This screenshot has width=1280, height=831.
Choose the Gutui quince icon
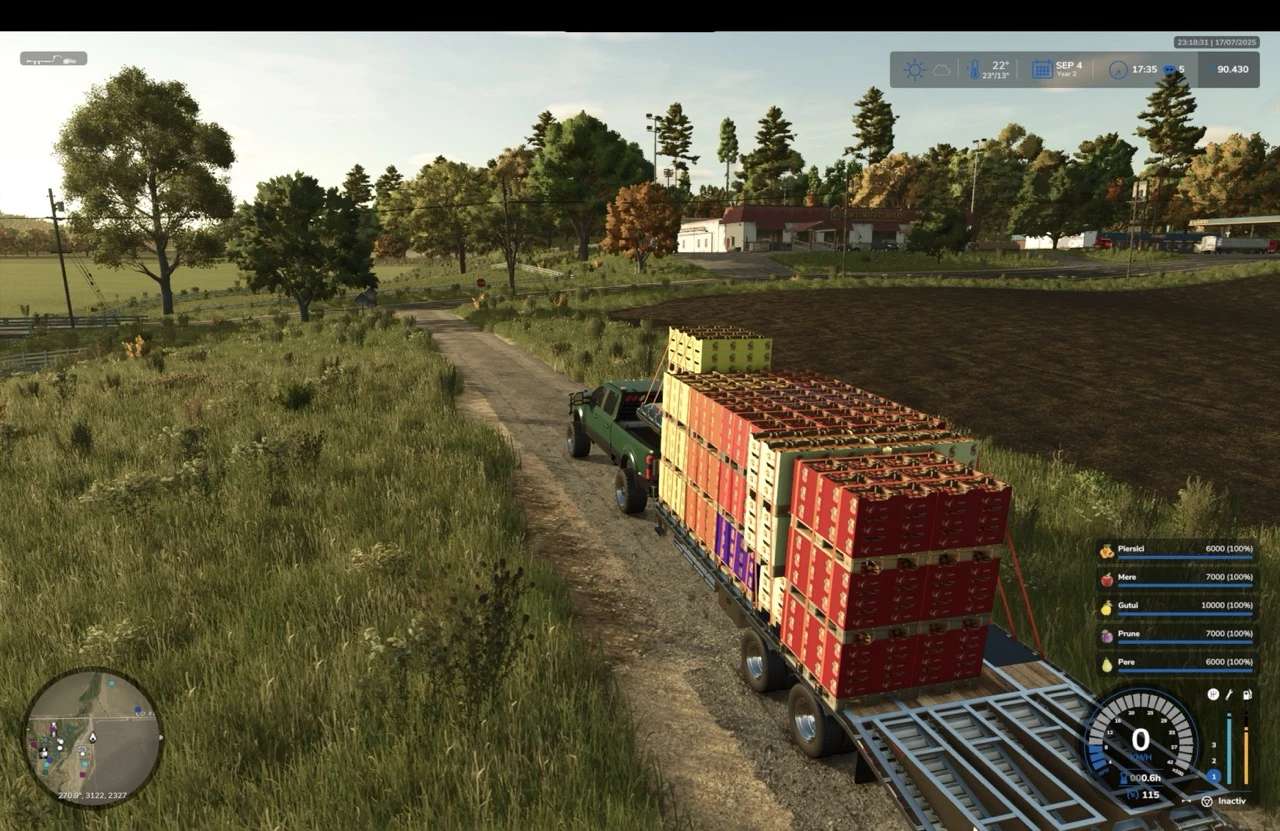pos(1107,607)
